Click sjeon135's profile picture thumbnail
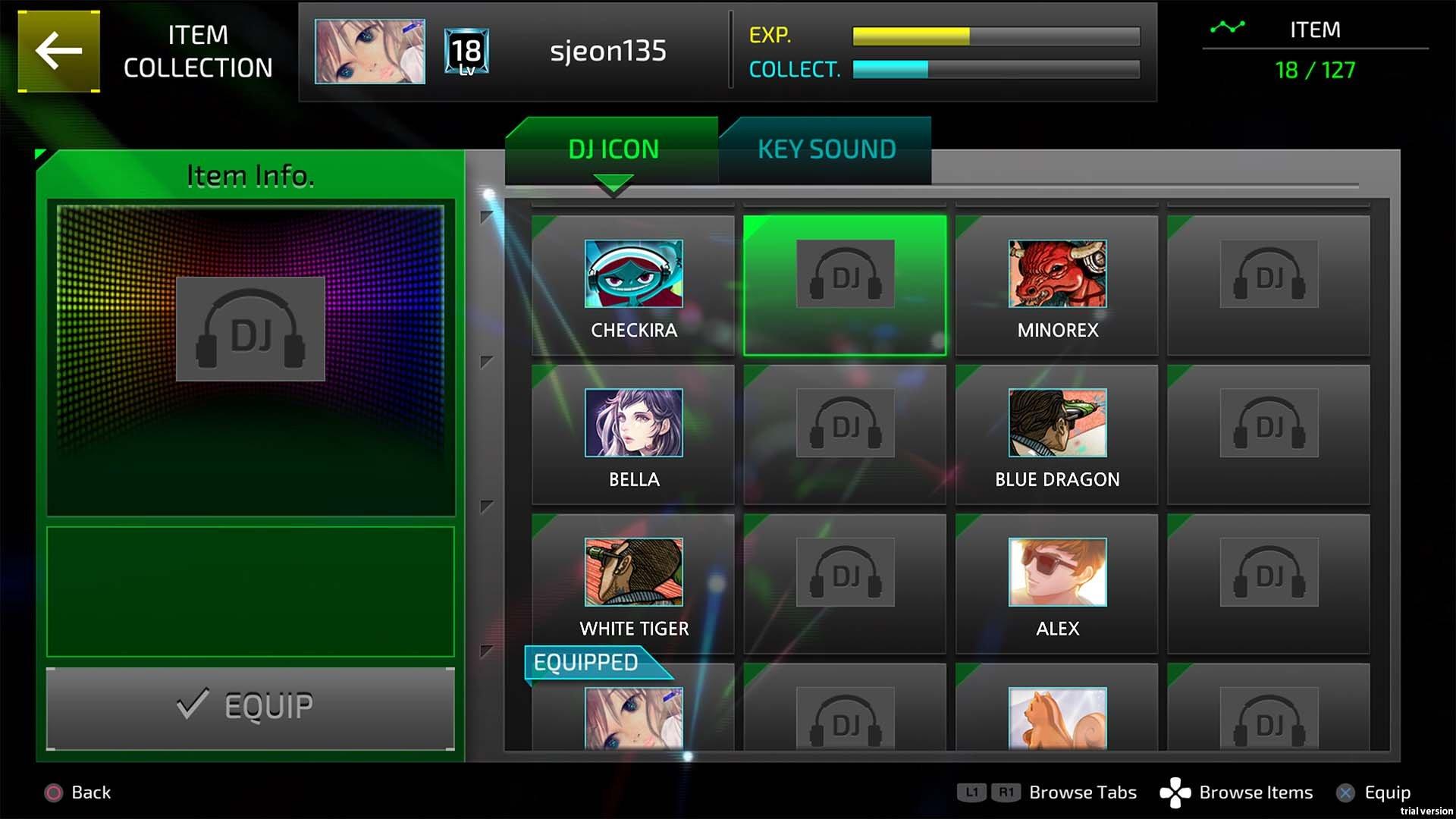 pyautogui.click(x=369, y=52)
